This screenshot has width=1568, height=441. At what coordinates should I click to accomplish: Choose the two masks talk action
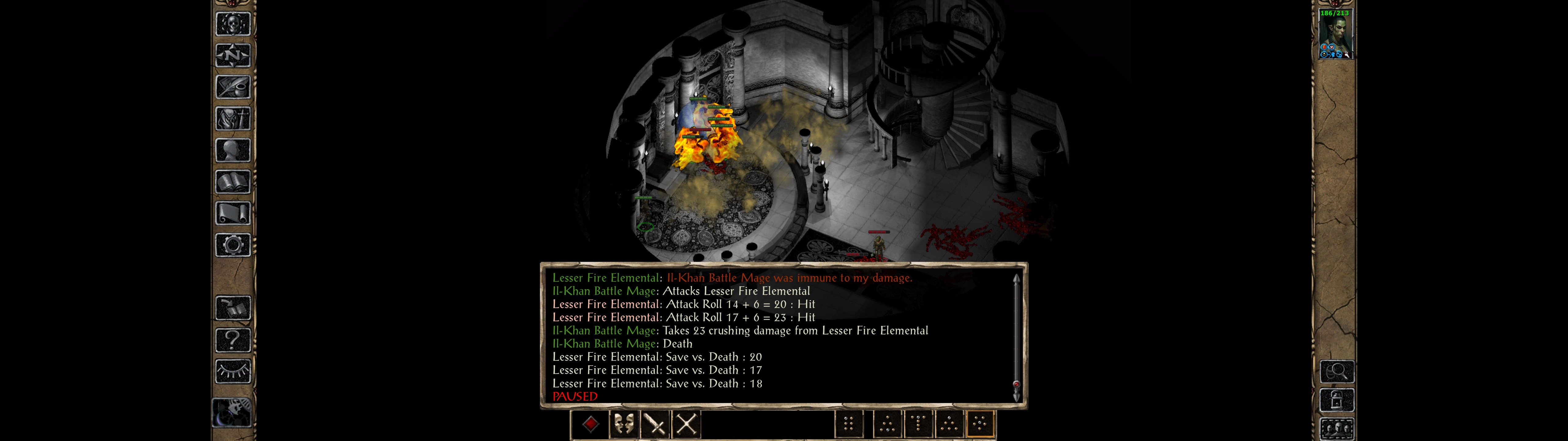click(x=623, y=424)
